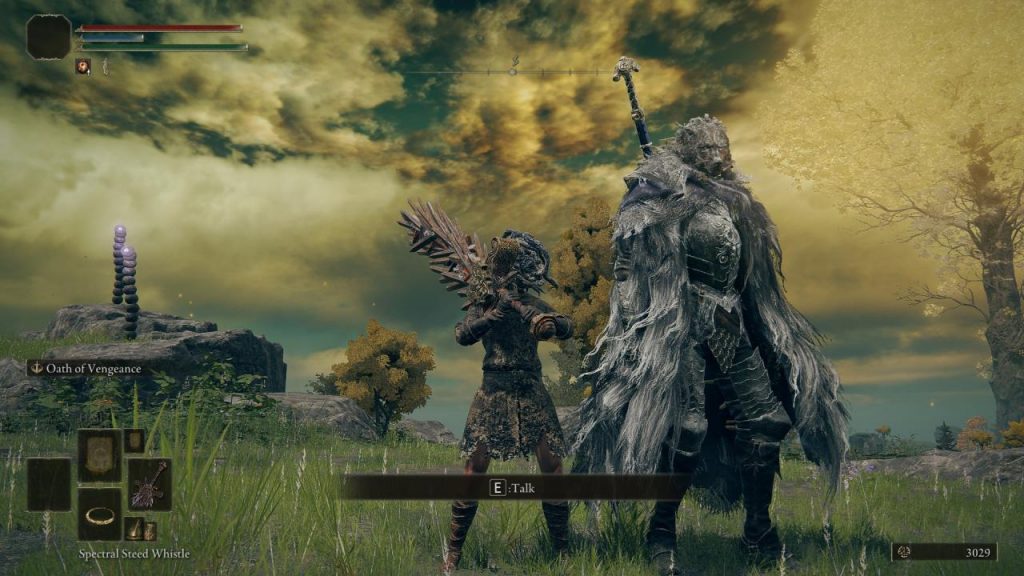Click the empty left-hand armament slot
This screenshot has height=576, width=1024.
point(49,484)
